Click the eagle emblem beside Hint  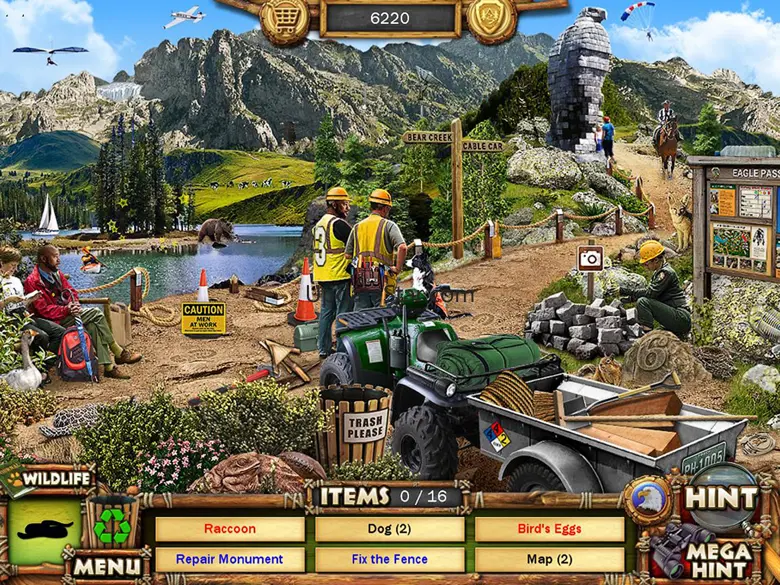pyautogui.click(x=646, y=497)
